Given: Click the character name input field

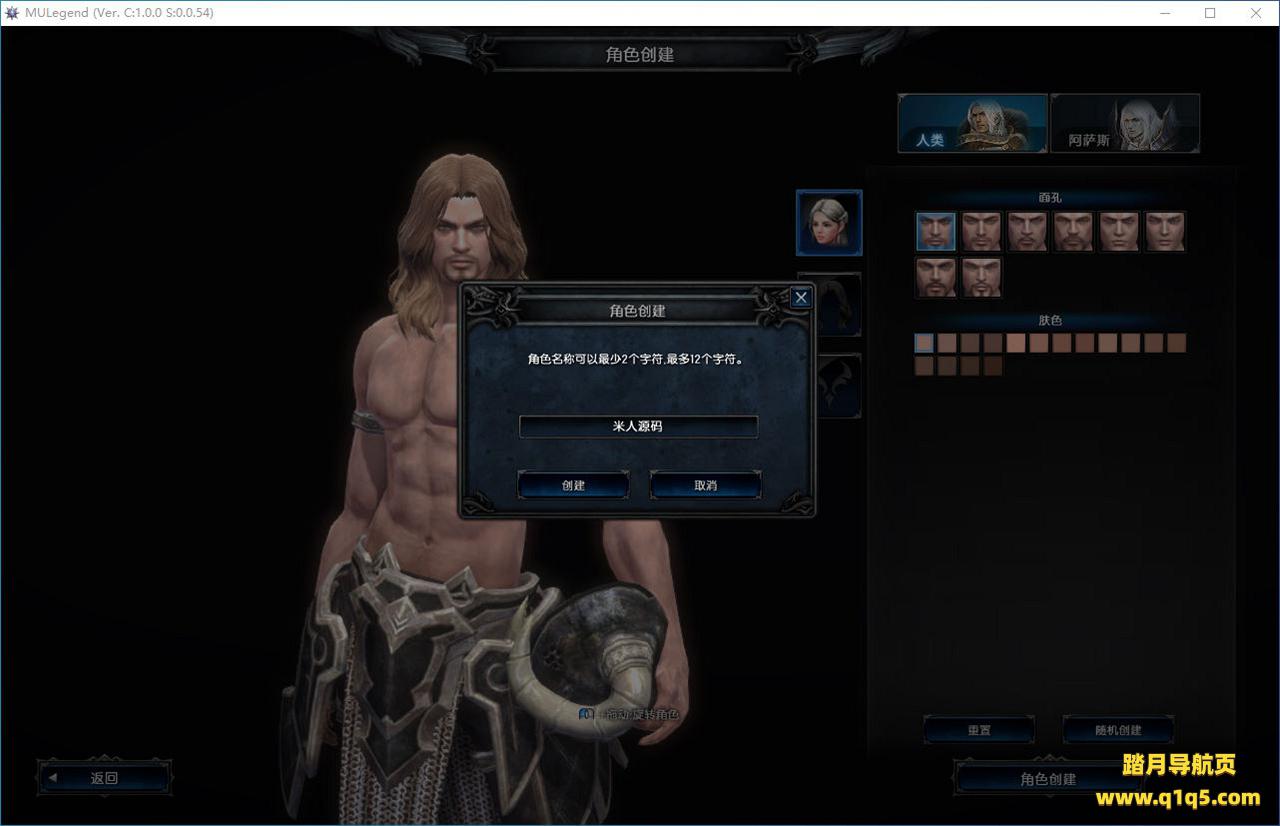Looking at the screenshot, I should [x=638, y=426].
